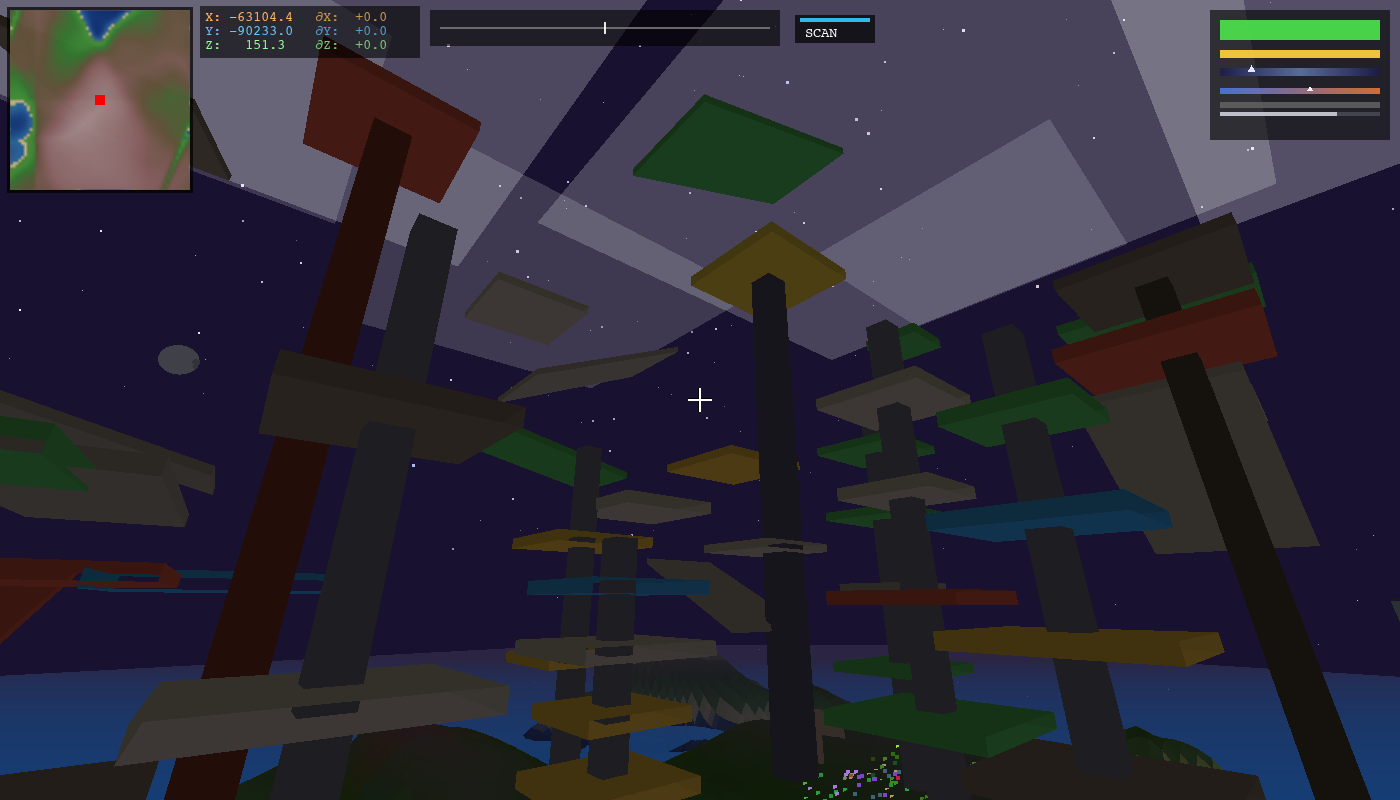This screenshot has height=800, width=1400.
Task: Click the handle on the top-center slider
Action: click(x=606, y=27)
